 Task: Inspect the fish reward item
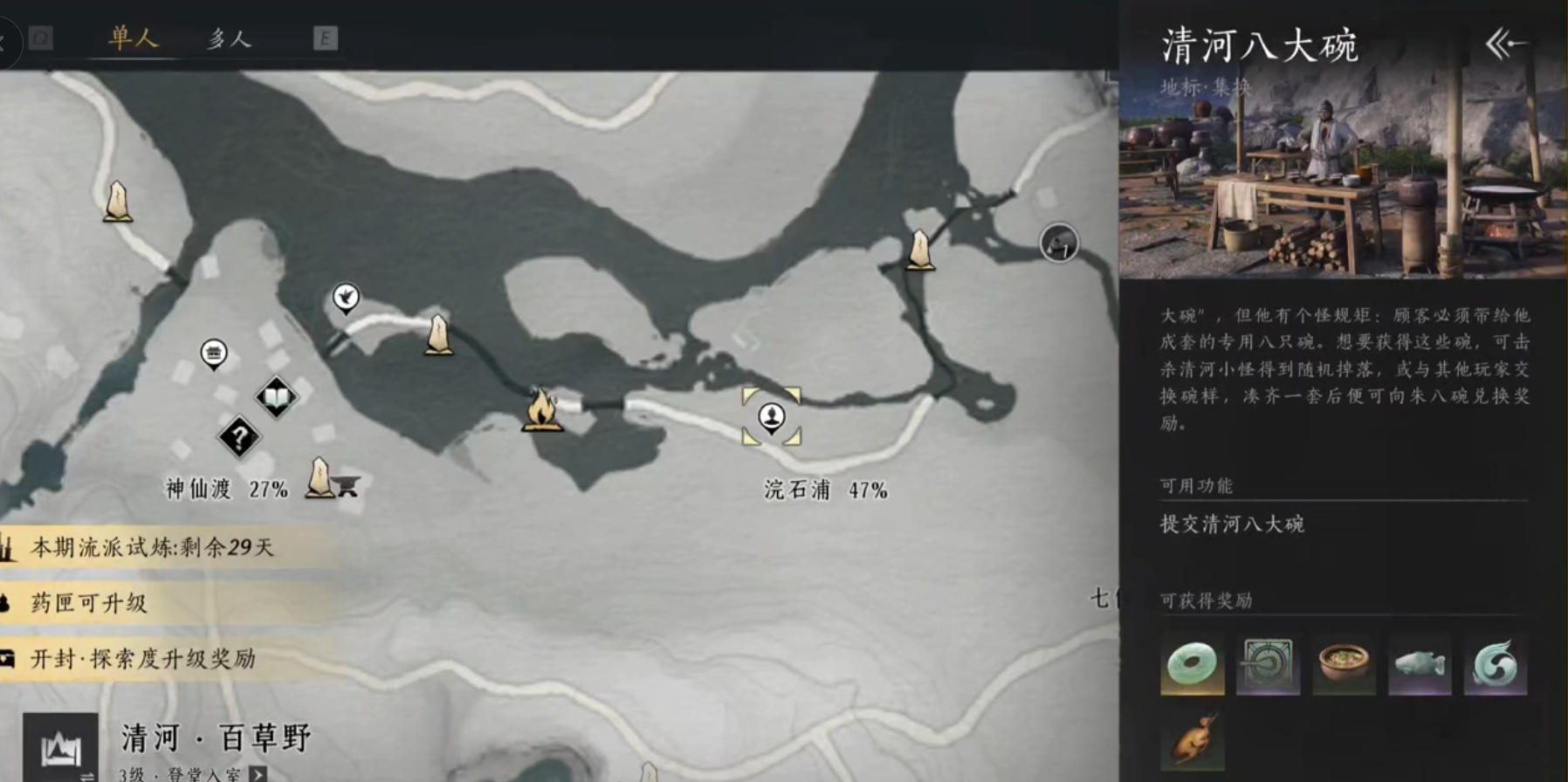(1420, 665)
